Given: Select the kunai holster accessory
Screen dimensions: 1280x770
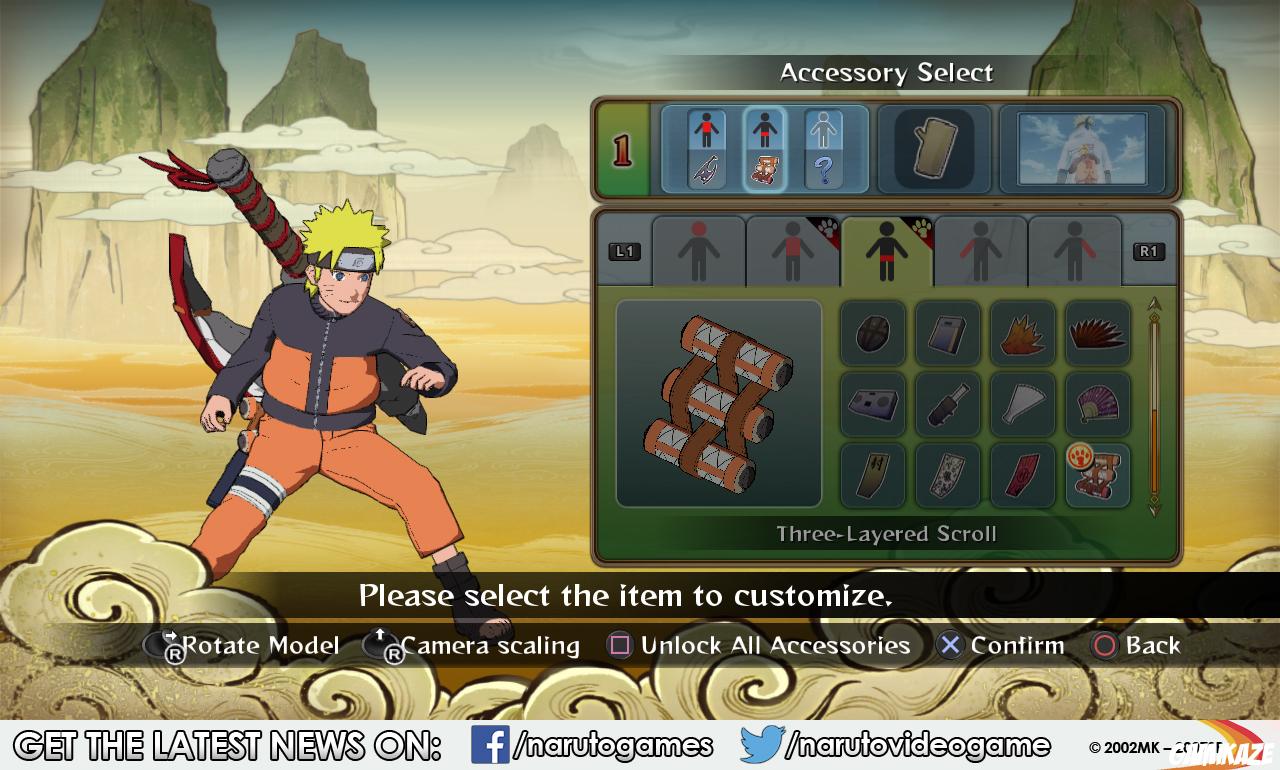Looking at the screenshot, I should (x=947, y=405).
